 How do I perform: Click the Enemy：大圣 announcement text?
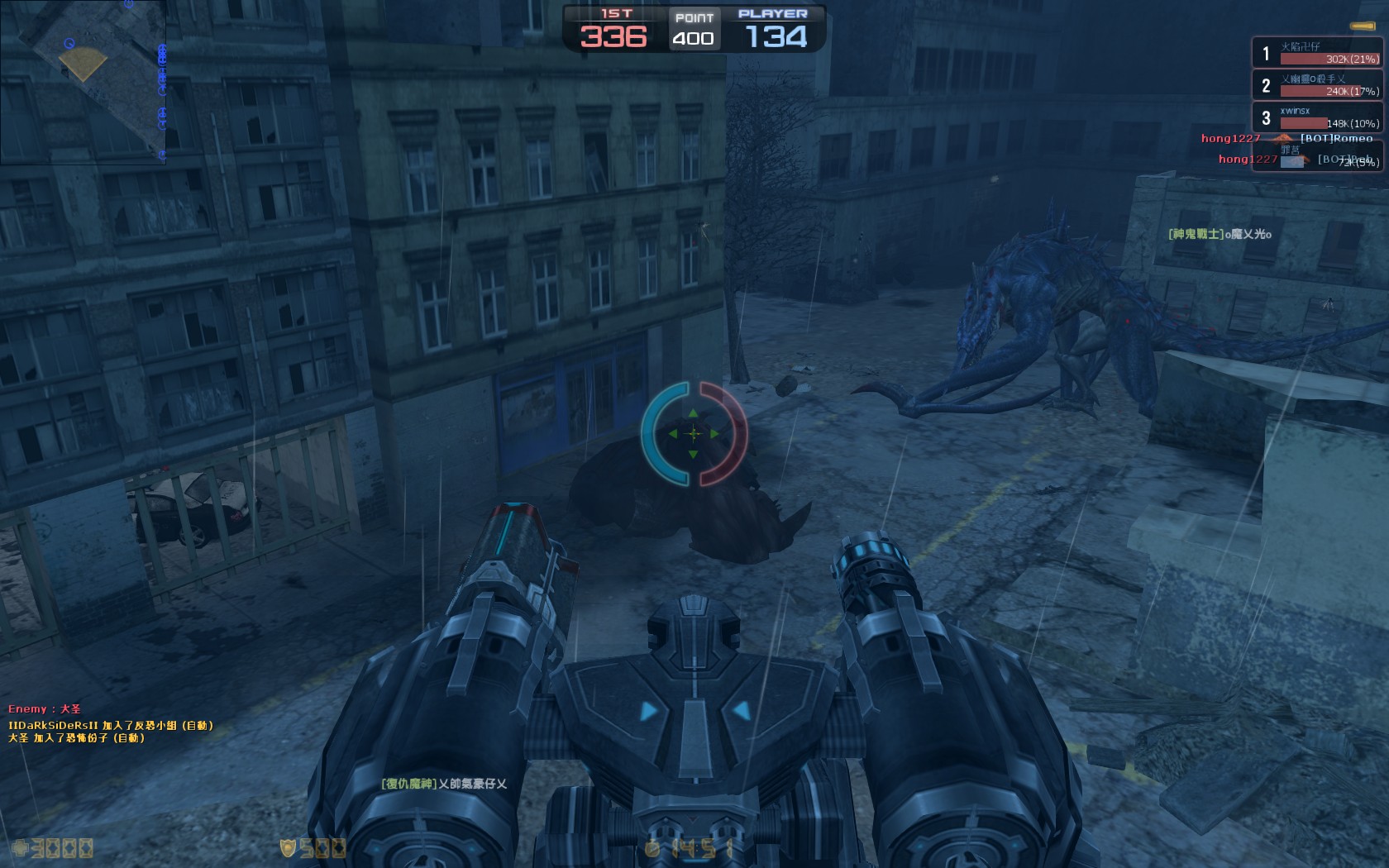[x=46, y=709]
